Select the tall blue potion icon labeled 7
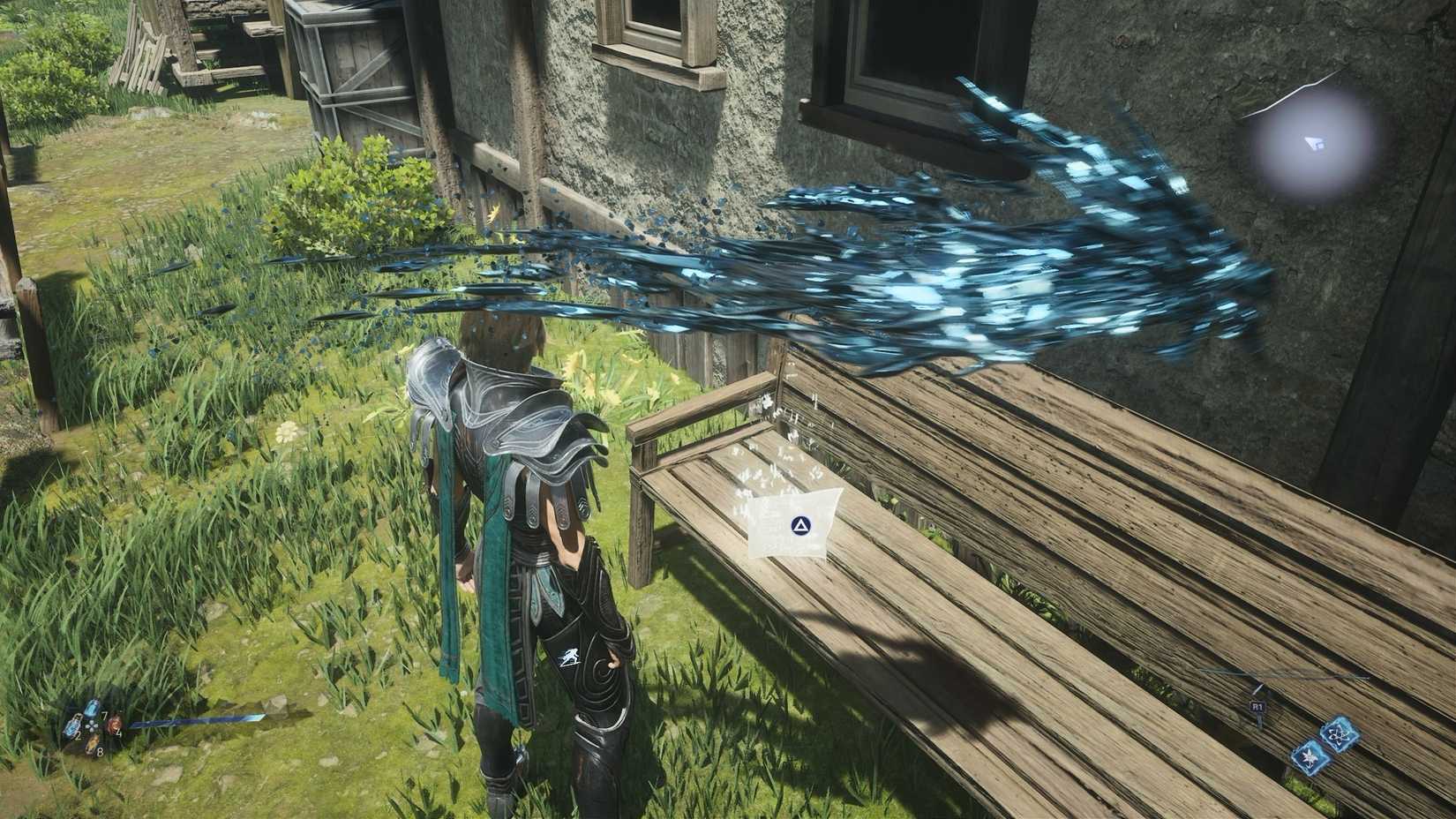1456x819 pixels. 93,709
